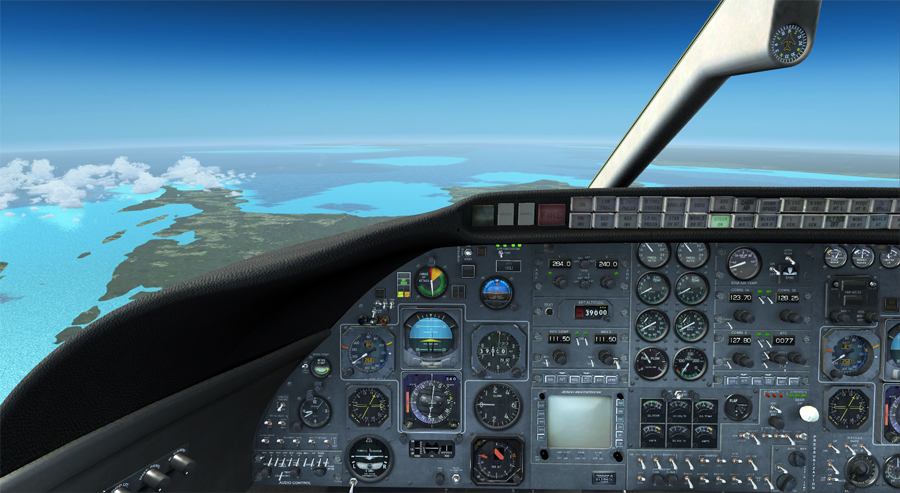Image resolution: width=900 pixels, height=493 pixels.
Task: Click the 284.0 course readout
Action: coord(559,264)
